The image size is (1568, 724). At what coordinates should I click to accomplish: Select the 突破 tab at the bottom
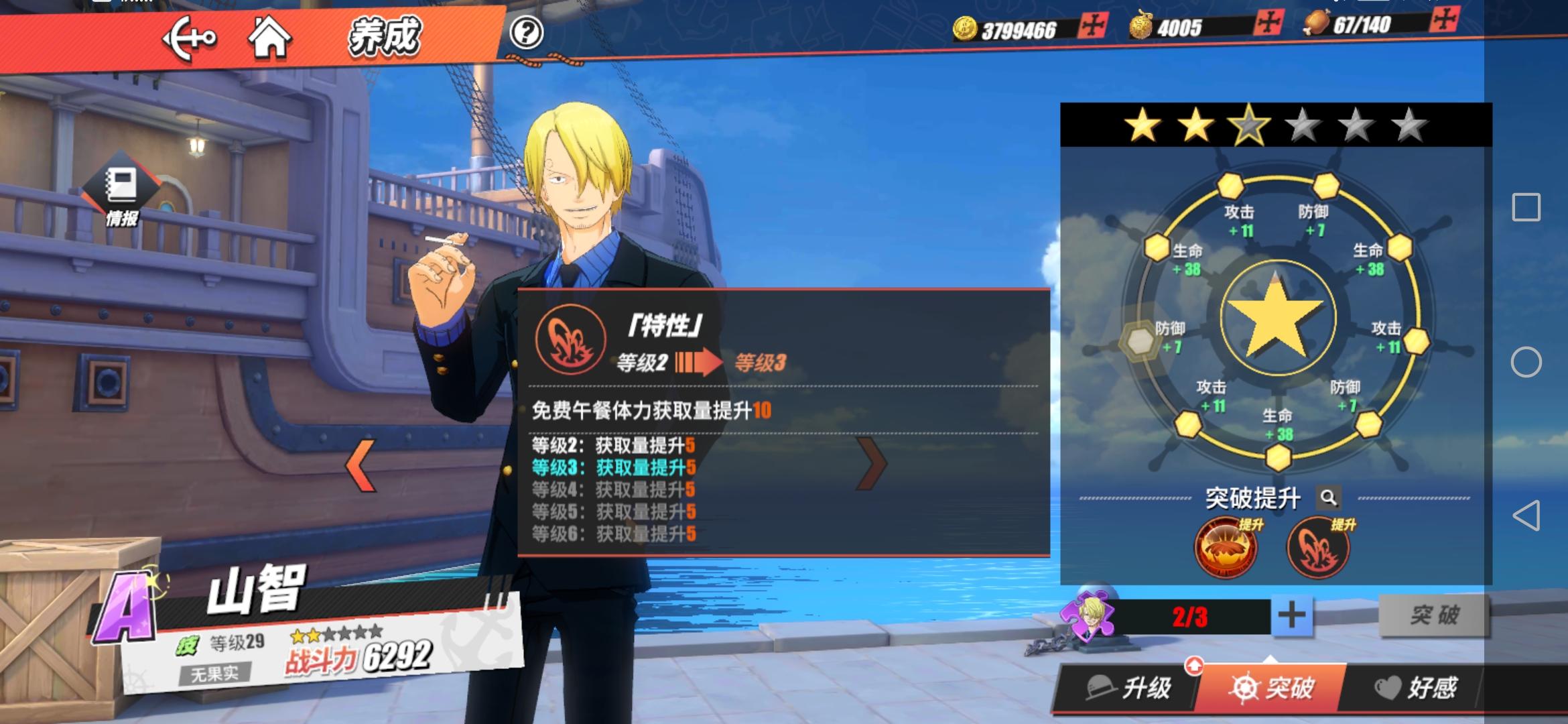[1271, 688]
